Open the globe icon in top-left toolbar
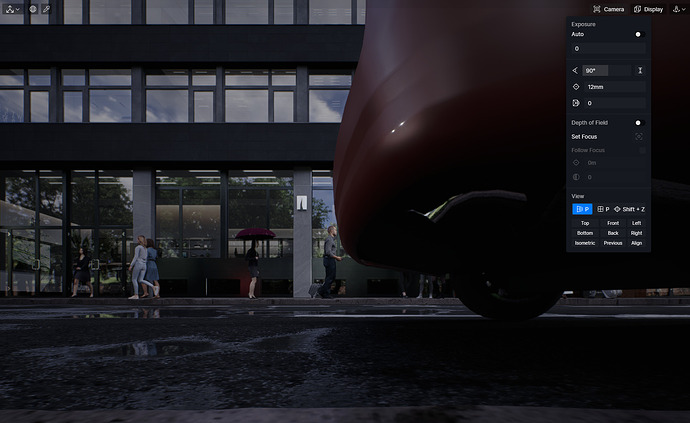Screen dimensions: 690x423 [32, 9]
